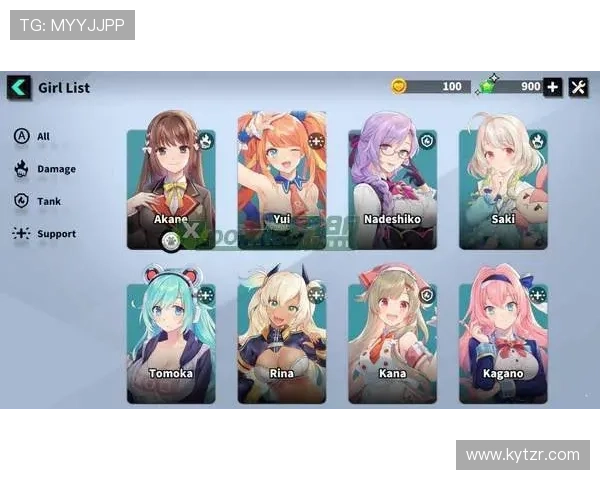Go back using the green arrow button
Viewport: 600px width, 480px height.
[19, 87]
